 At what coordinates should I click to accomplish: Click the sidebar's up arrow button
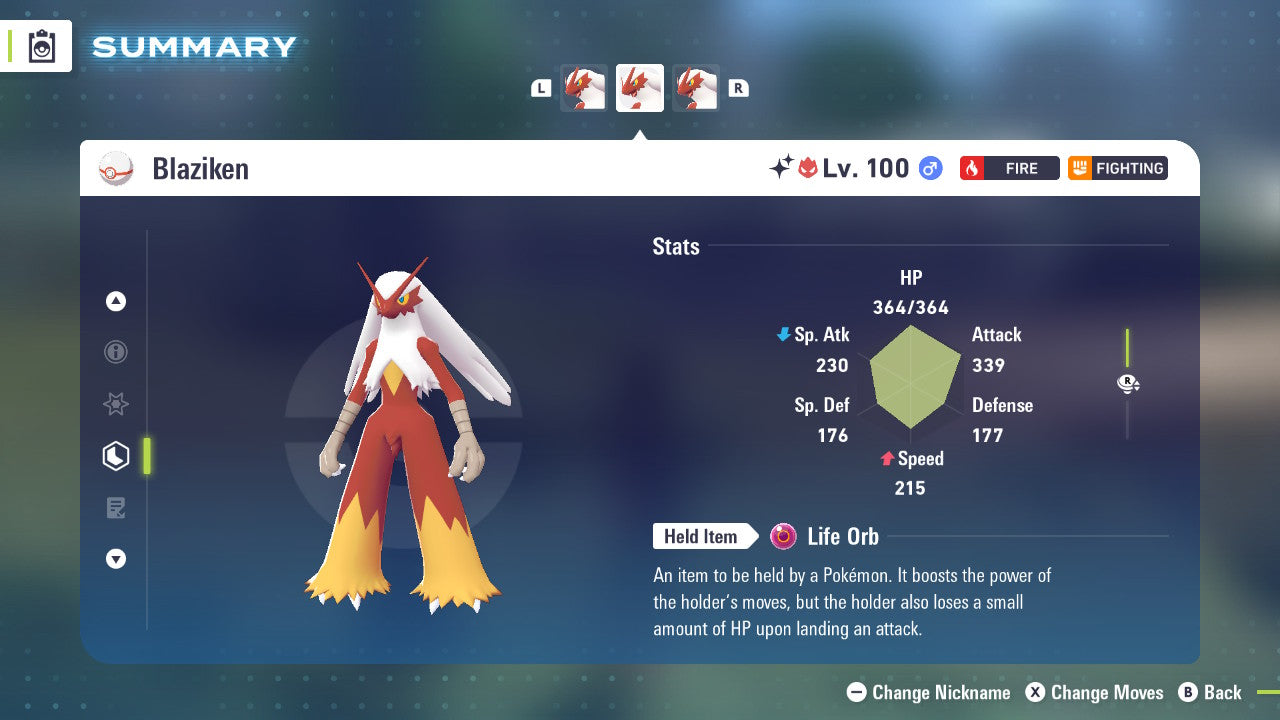click(116, 301)
